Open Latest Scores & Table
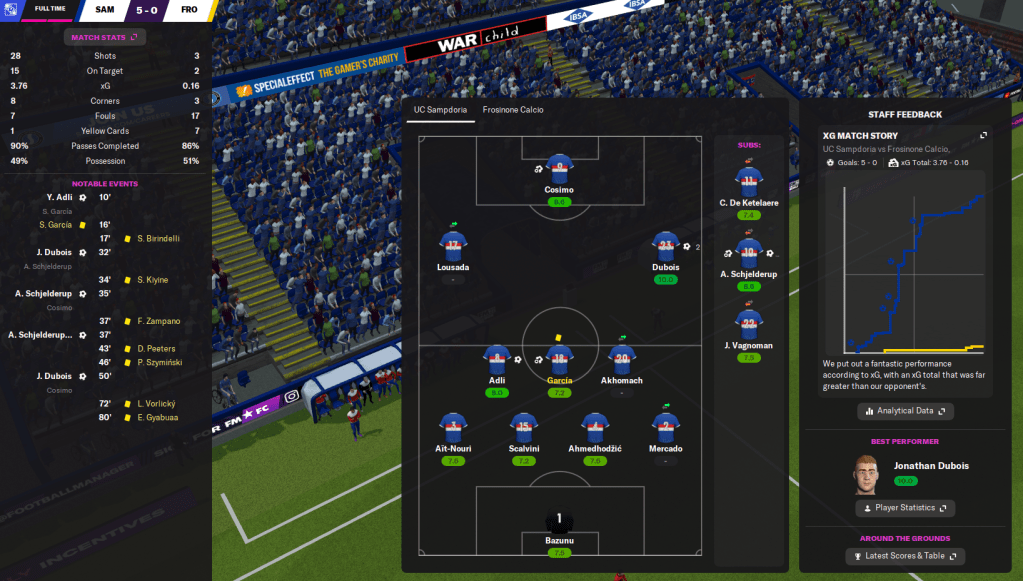This screenshot has width=1023, height=581. coord(904,556)
